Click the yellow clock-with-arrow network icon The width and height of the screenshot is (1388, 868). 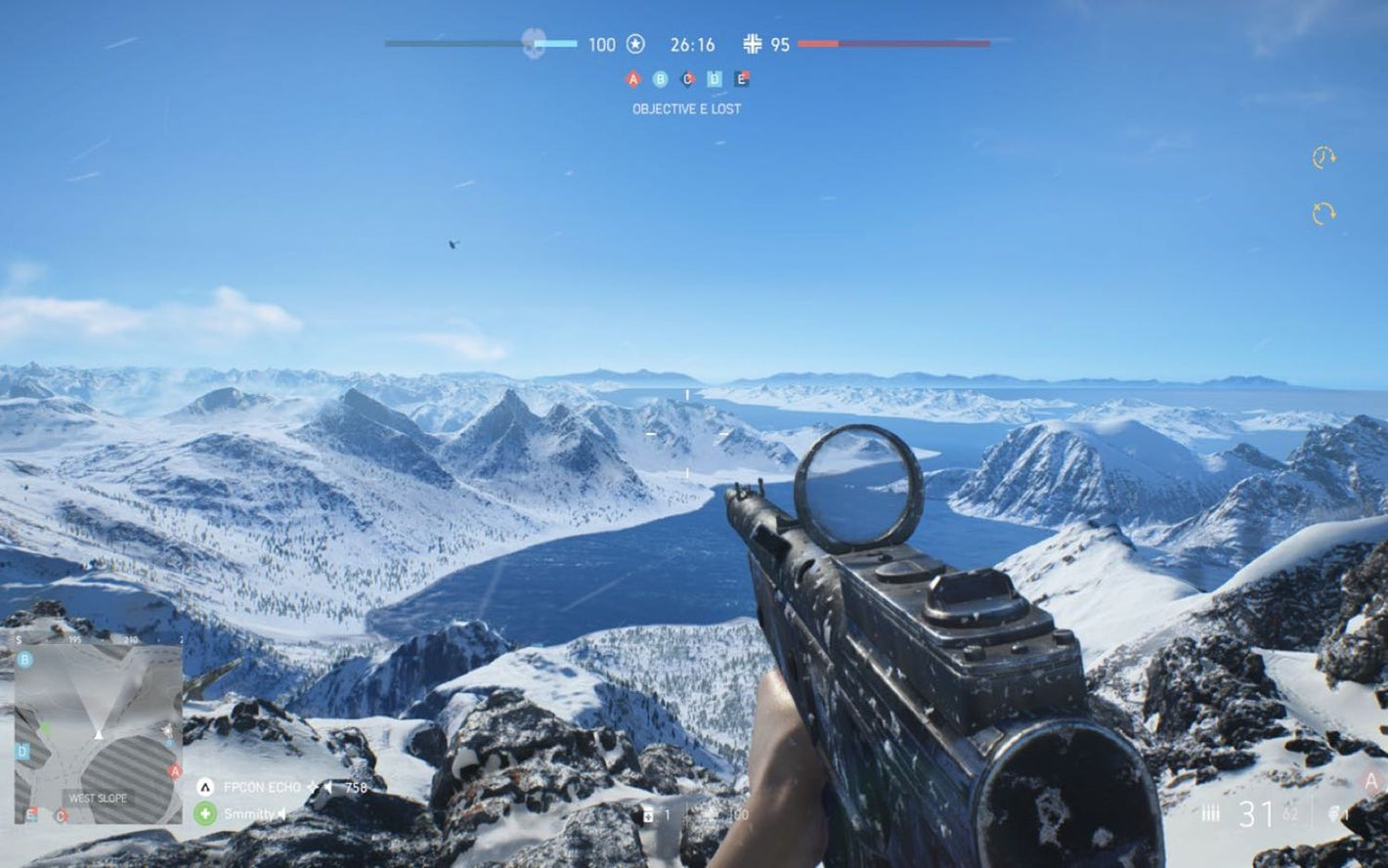pos(1323,157)
